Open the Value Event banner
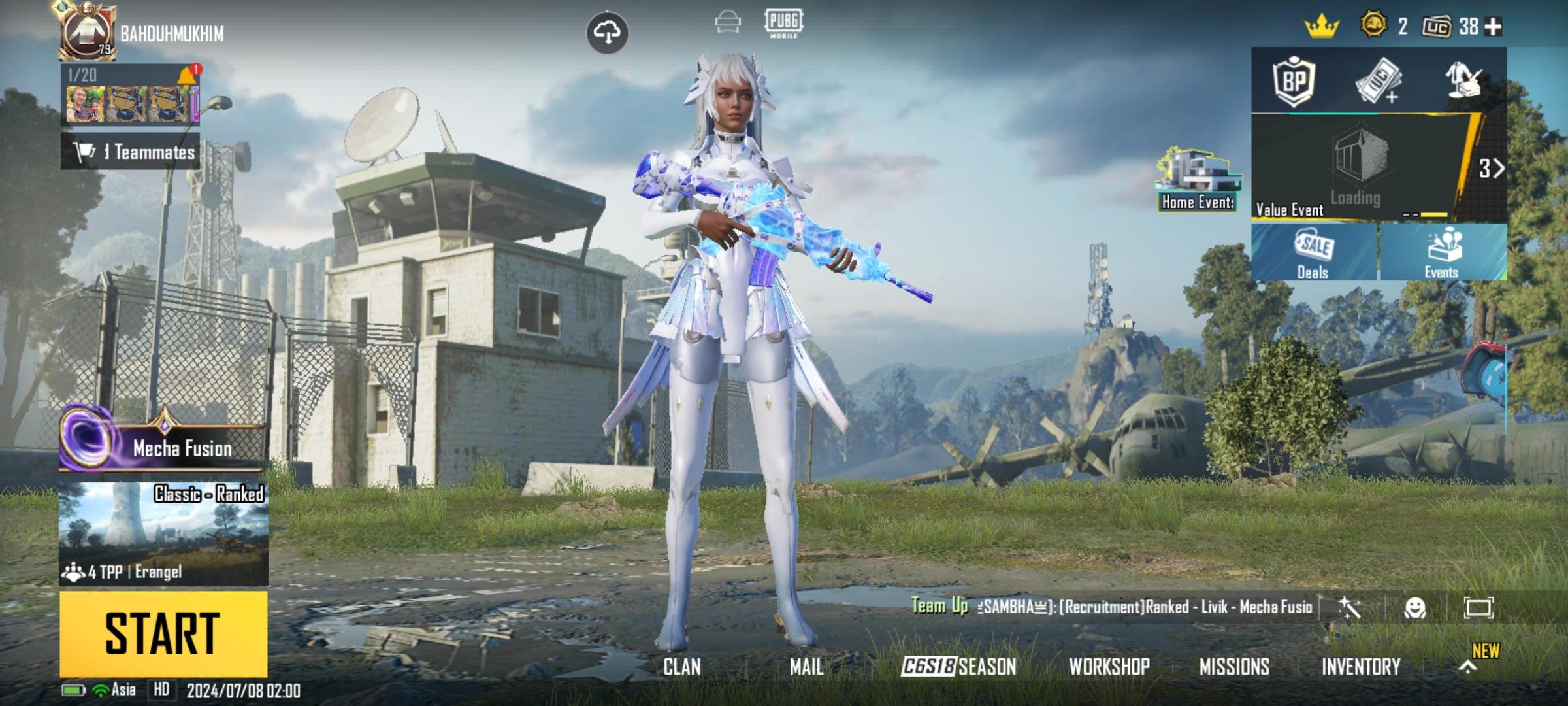 coord(1365,169)
